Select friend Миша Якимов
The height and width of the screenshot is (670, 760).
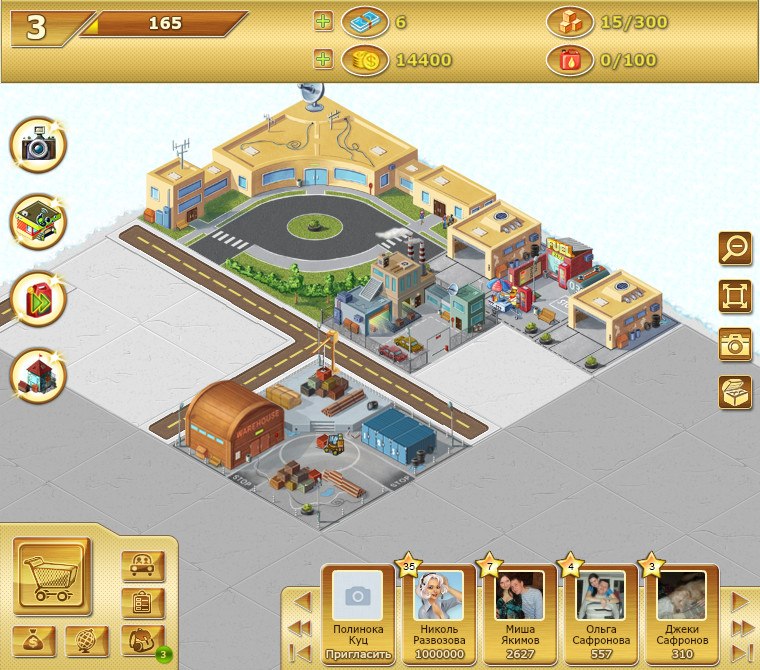pyautogui.click(x=520, y=610)
